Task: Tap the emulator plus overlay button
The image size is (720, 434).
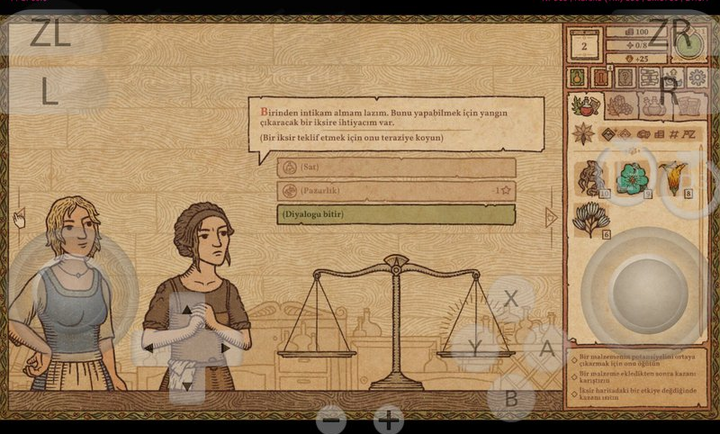Action: click(389, 420)
